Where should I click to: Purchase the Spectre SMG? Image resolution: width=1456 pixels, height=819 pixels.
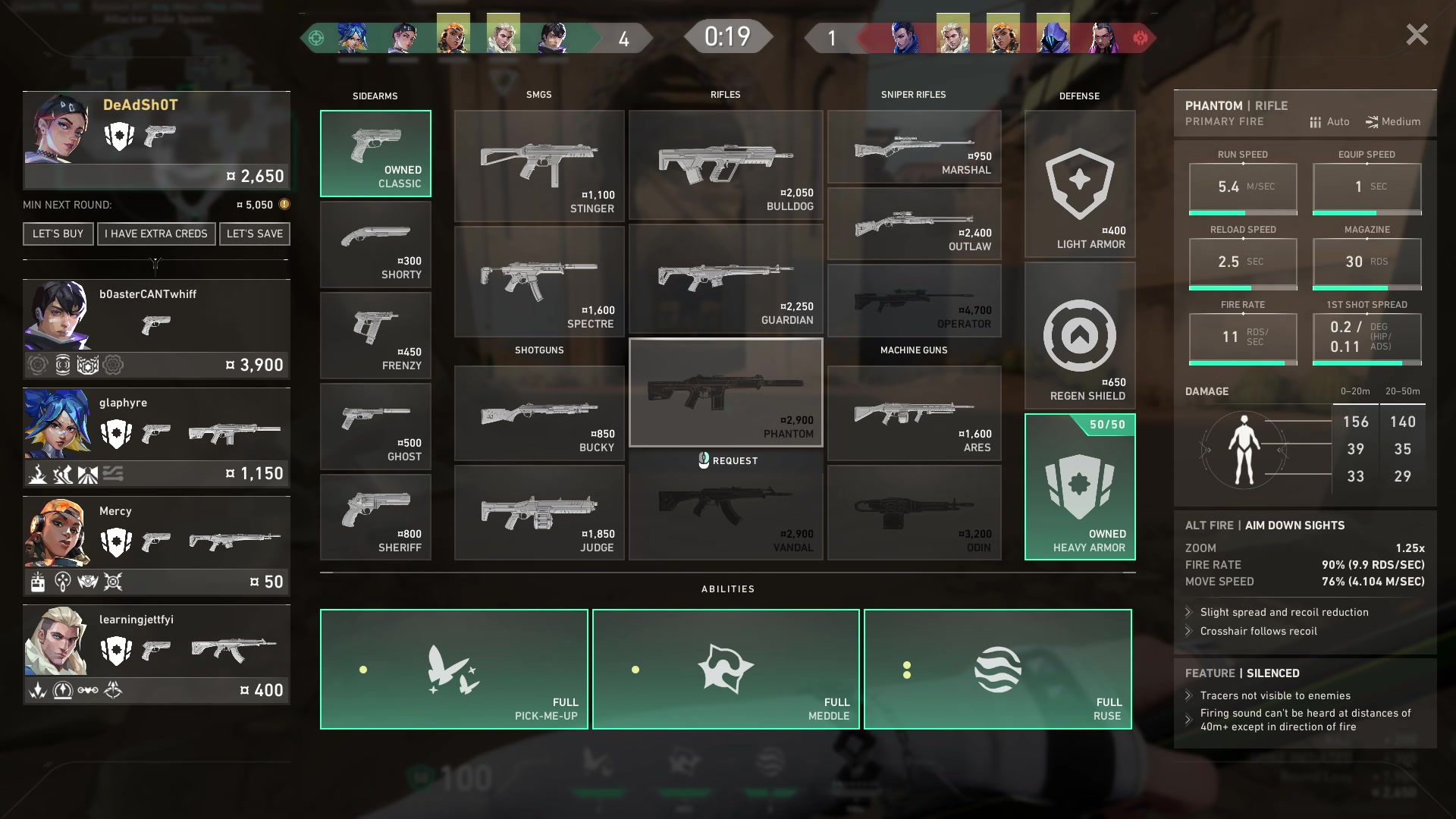(x=539, y=281)
